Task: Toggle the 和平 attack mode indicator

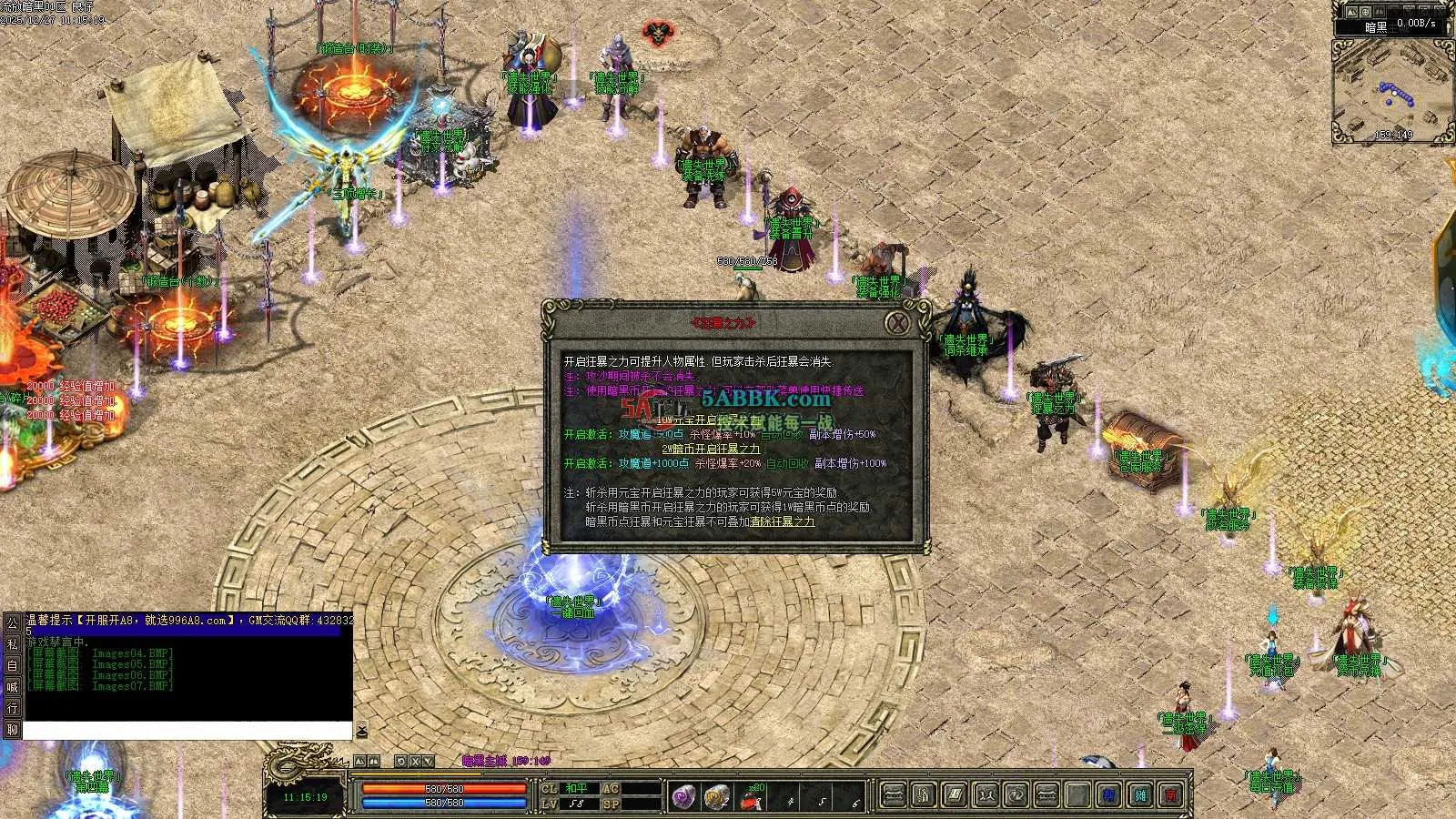Action: pyautogui.click(x=577, y=789)
